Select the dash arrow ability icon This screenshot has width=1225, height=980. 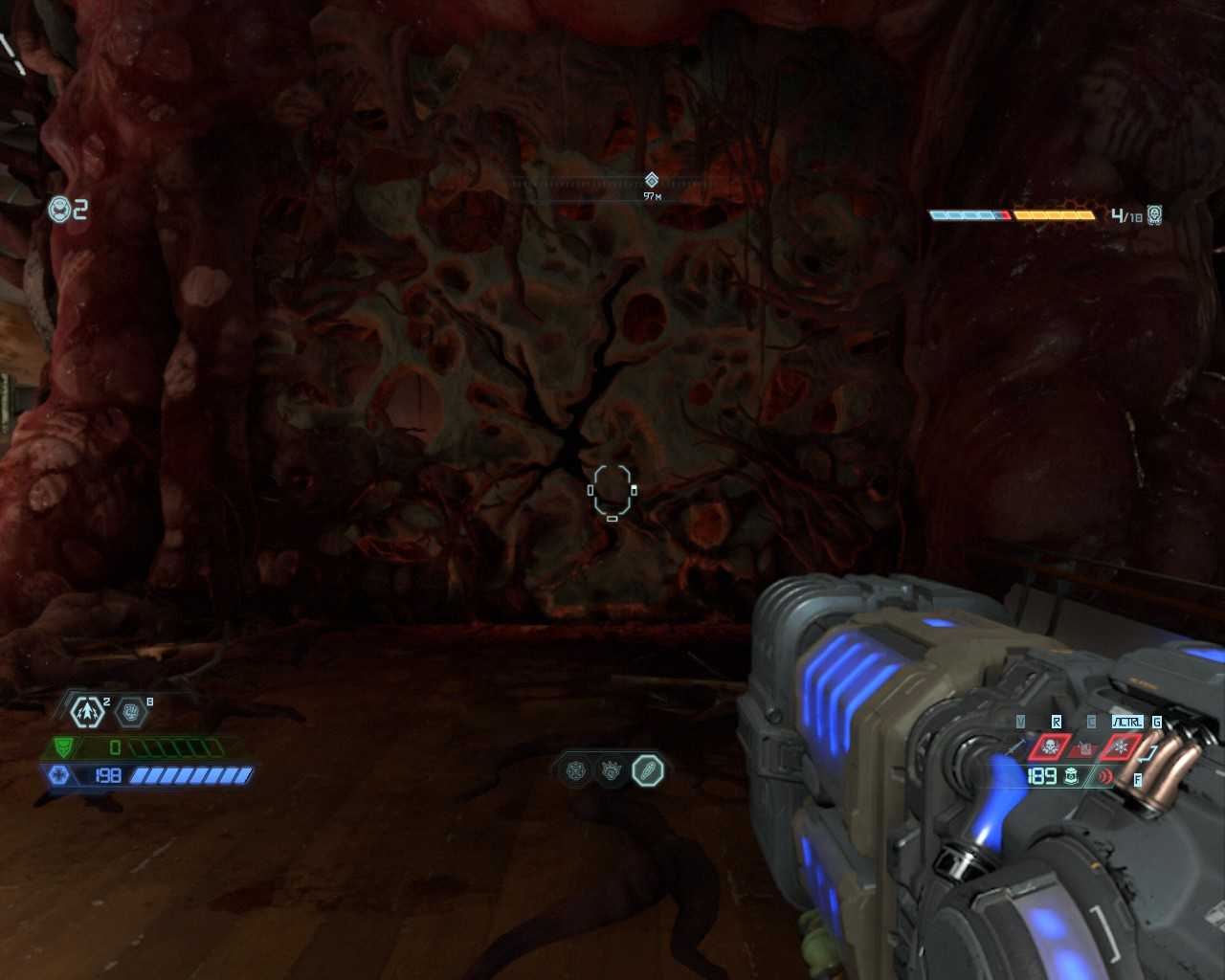(88, 712)
